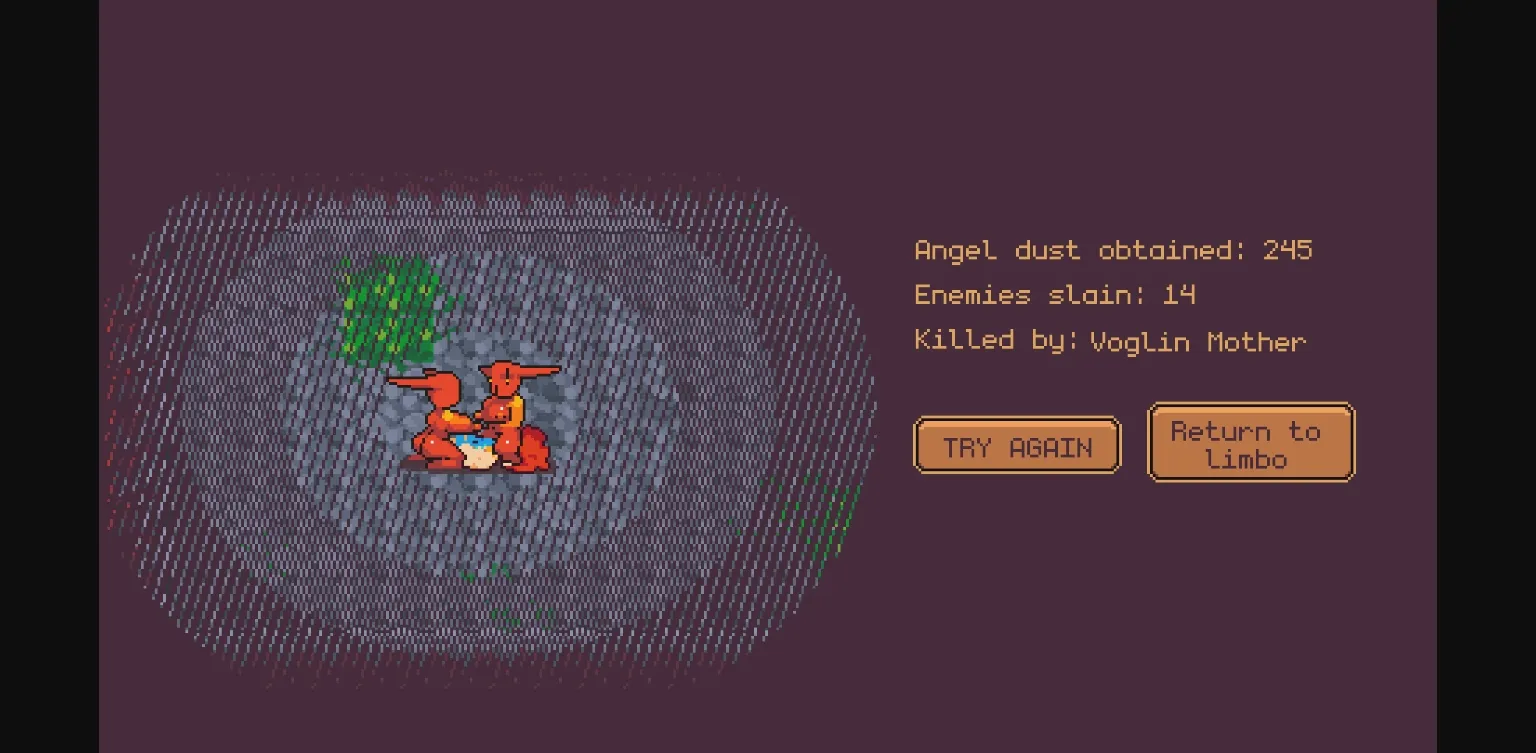This screenshot has height=753, width=1536.
Task: Click the fallen blue-haired player character
Action: pyautogui.click(x=473, y=448)
